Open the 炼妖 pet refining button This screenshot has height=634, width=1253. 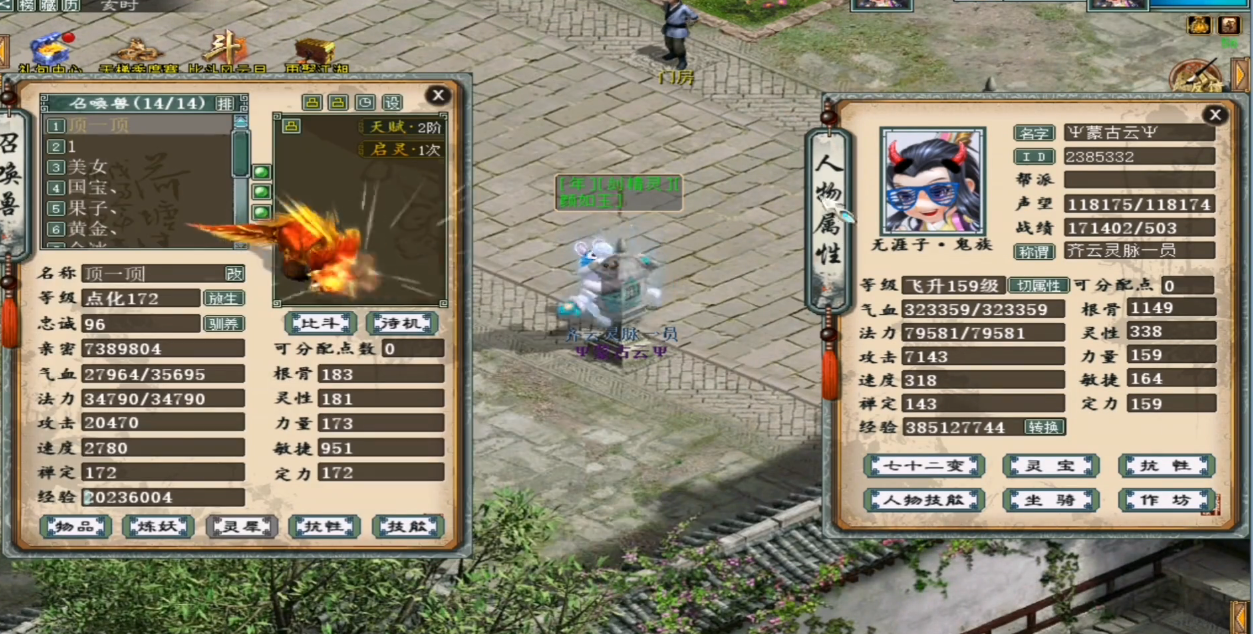[x=158, y=527]
